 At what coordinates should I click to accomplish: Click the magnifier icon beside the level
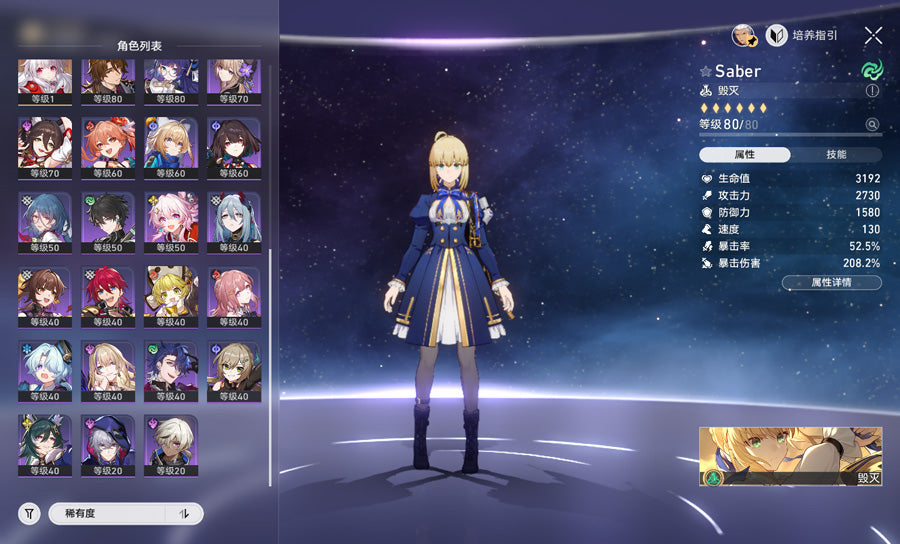[872, 125]
